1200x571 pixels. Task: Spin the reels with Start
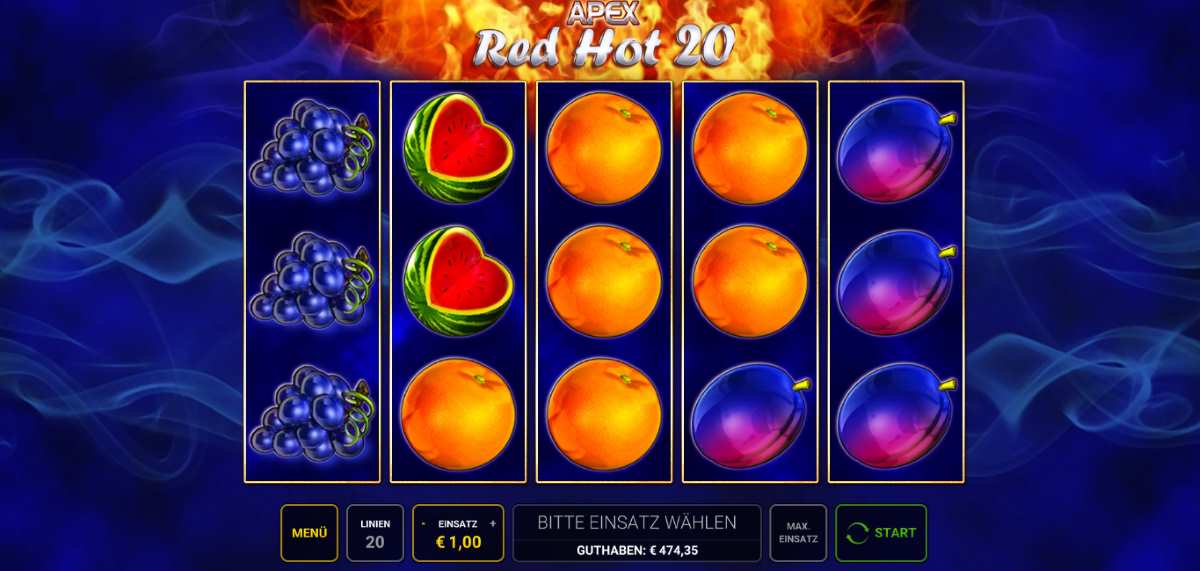point(881,533)
